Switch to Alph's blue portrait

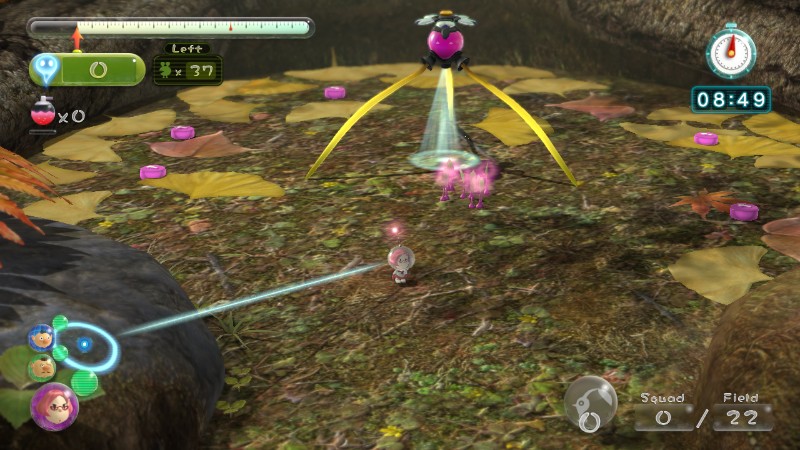[x=41, y=338]
